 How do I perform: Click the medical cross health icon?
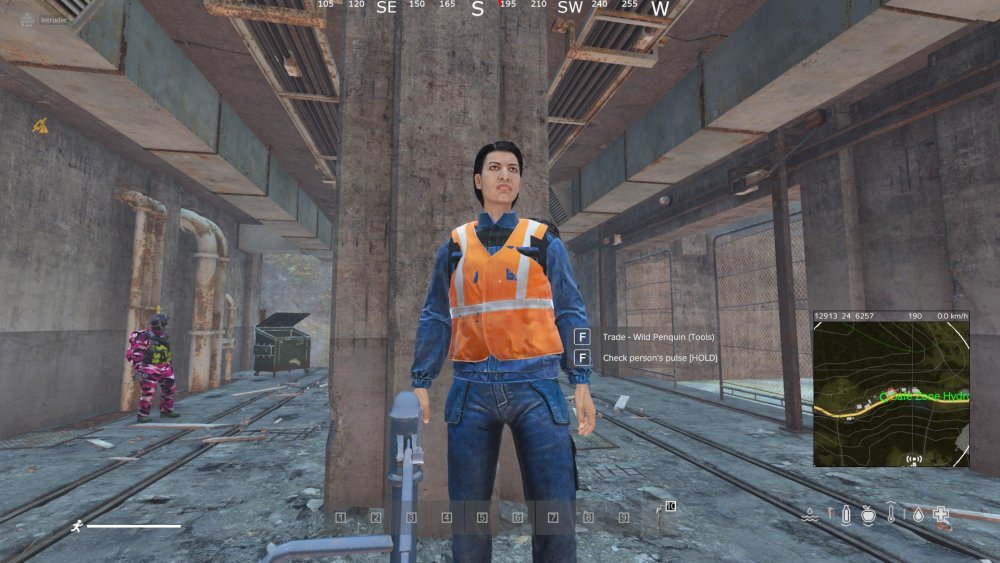941,514
